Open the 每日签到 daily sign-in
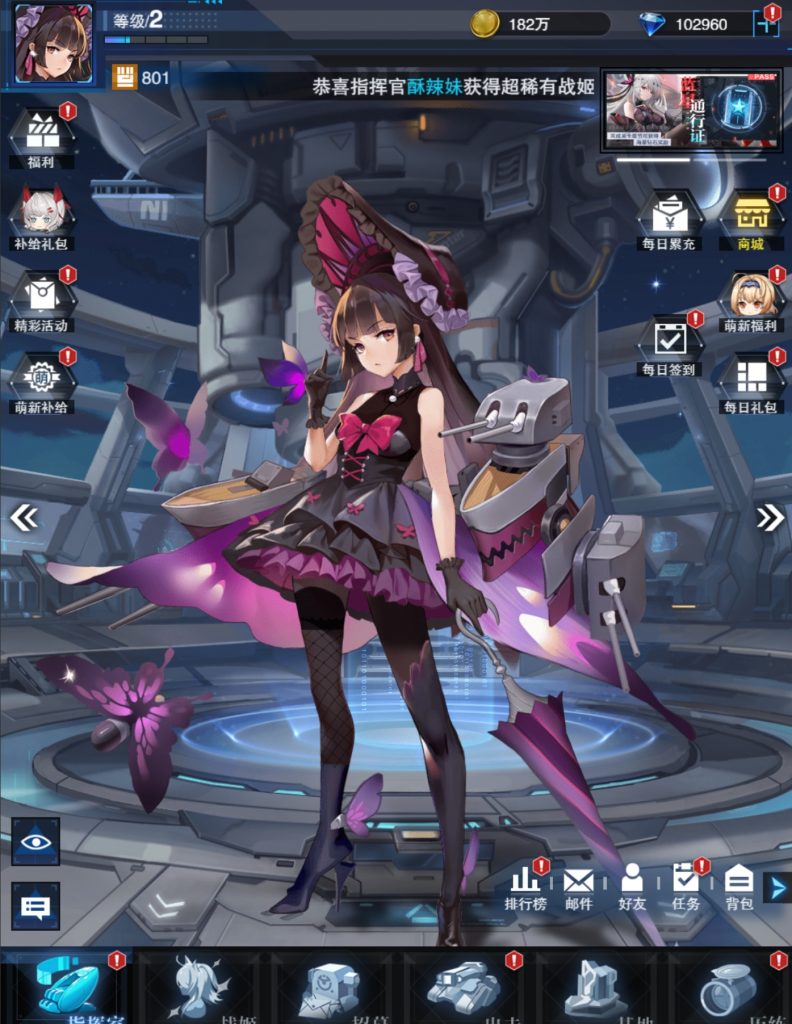792x1024 pixels. pos(669,343)
